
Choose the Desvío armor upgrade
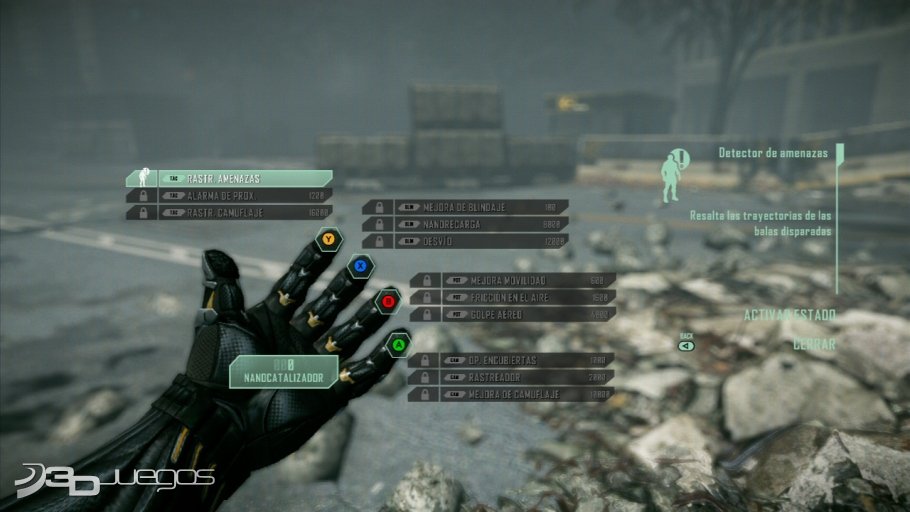click(466, 241)
